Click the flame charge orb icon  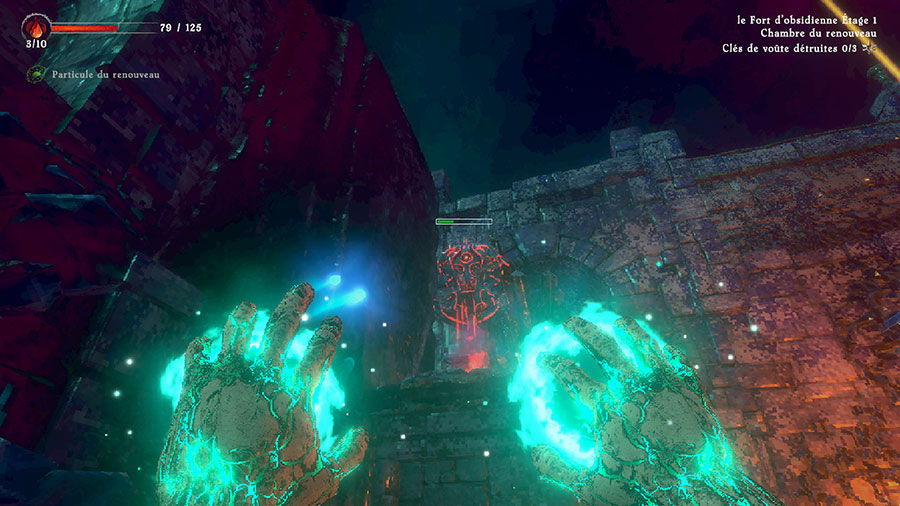point(36,27)
